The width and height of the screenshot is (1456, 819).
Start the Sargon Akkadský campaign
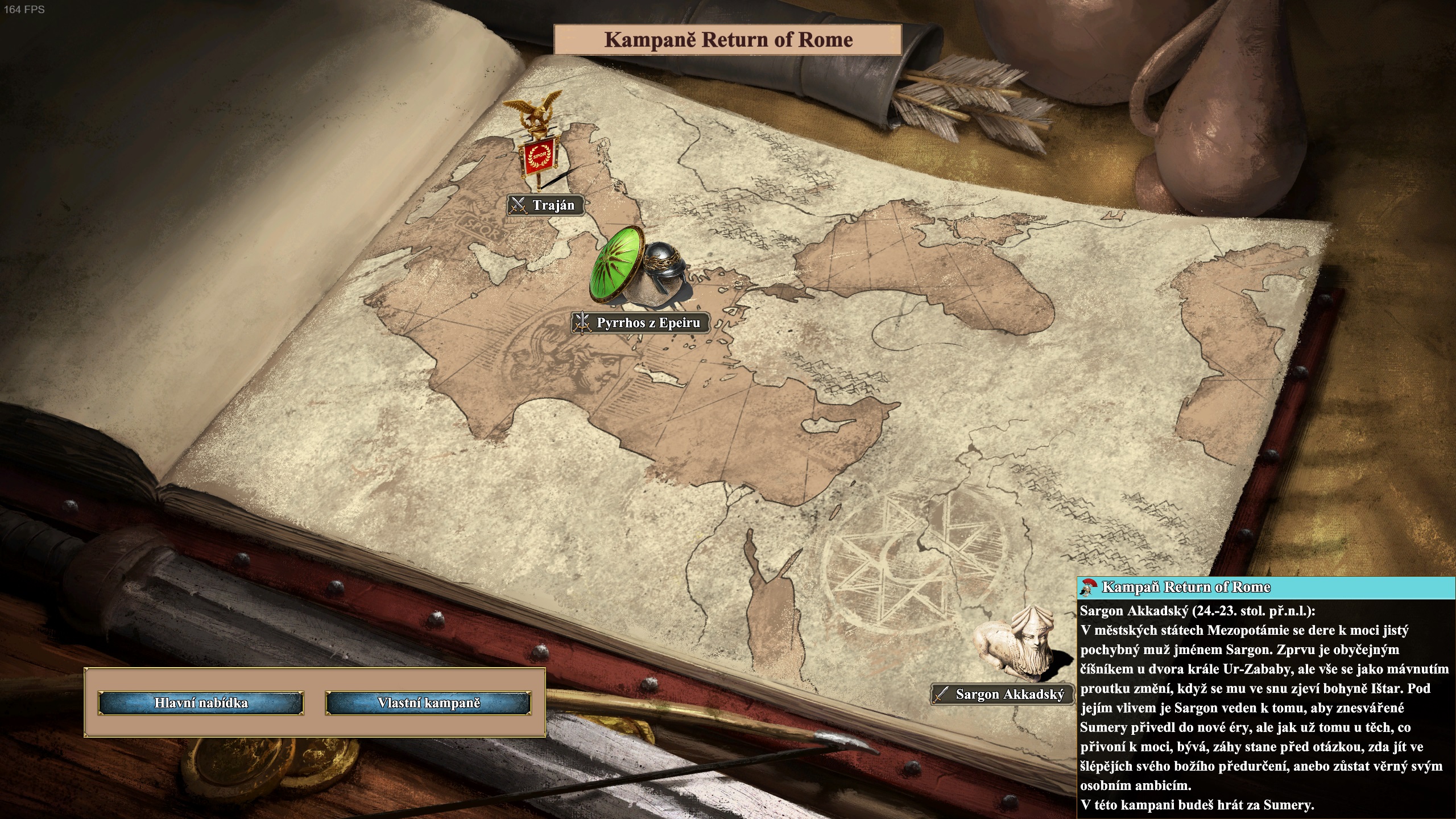tap(1002, 694)
